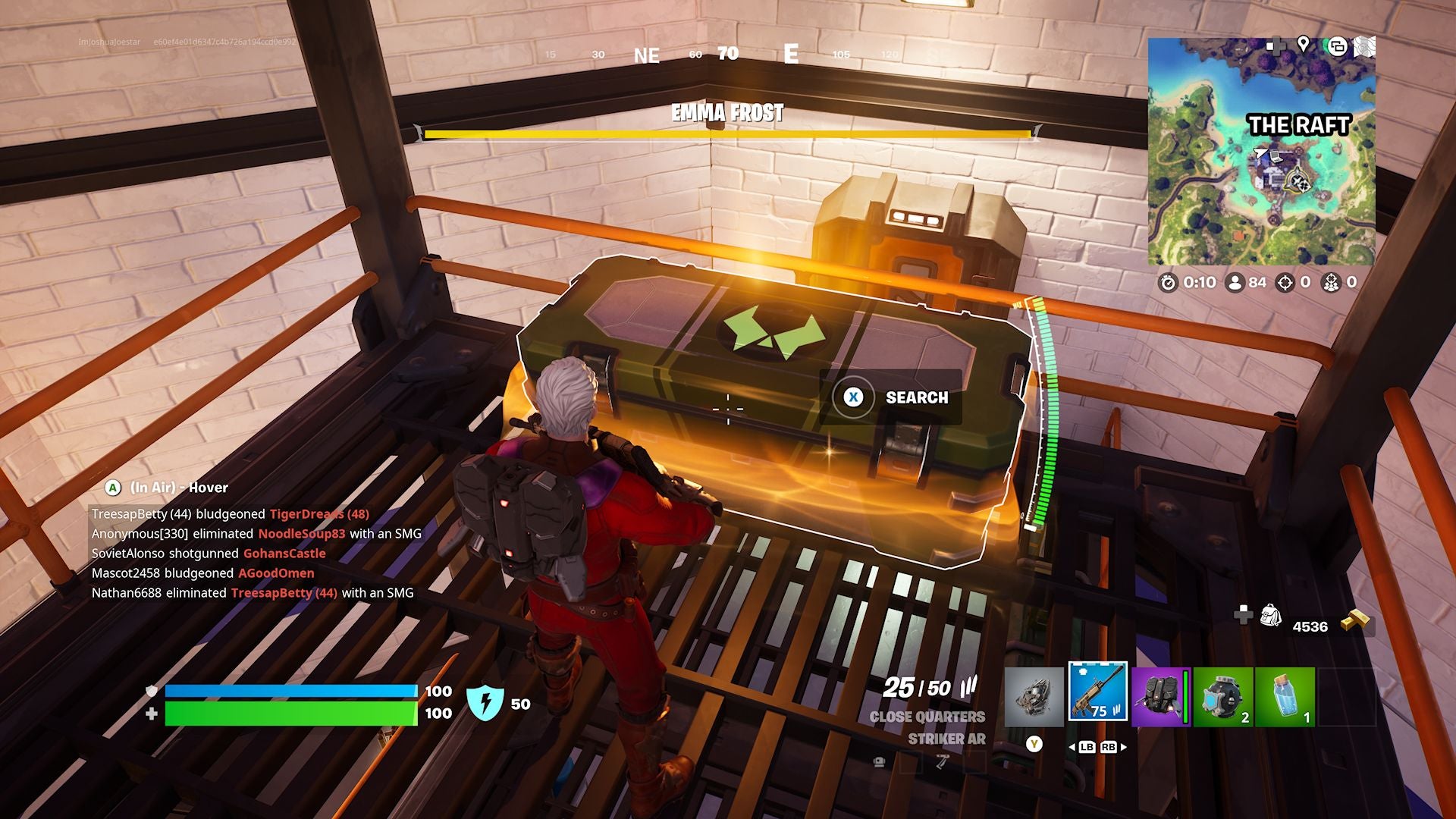This screenshot has width=1456, height=819.
Task: Select the Striker AR in the hotbar
Action: (1097, 694)
